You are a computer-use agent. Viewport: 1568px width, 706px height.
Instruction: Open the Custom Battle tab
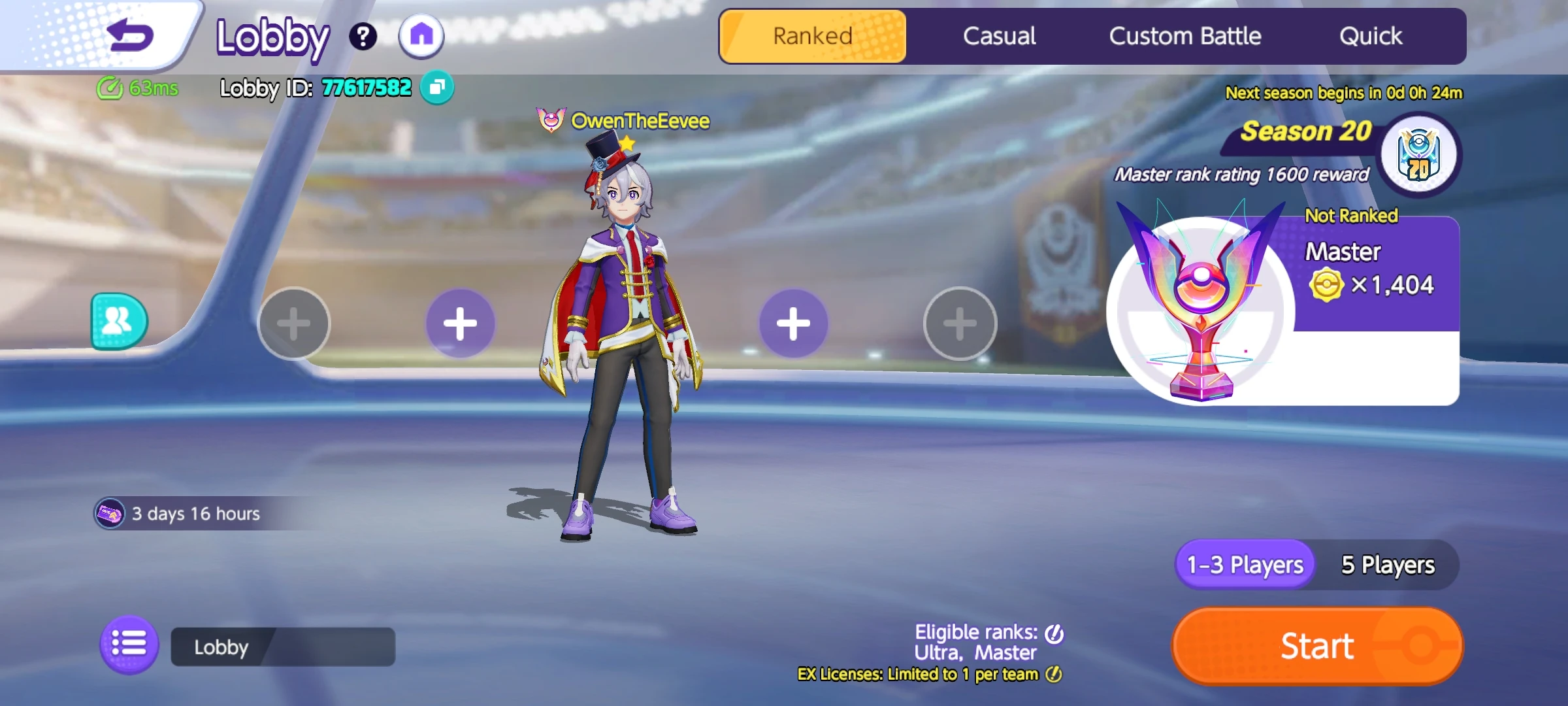click(1186, 36)
